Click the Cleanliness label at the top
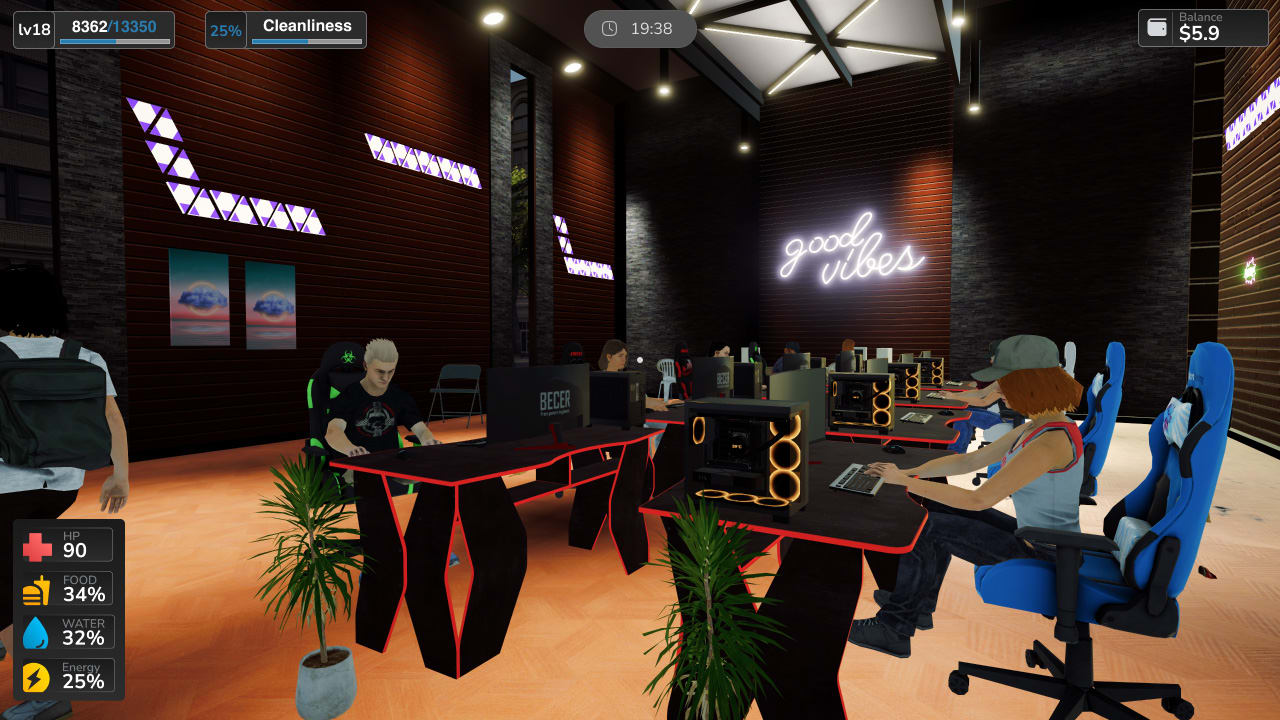Screen dimensions: 1280x720 [x=307, y=25]
